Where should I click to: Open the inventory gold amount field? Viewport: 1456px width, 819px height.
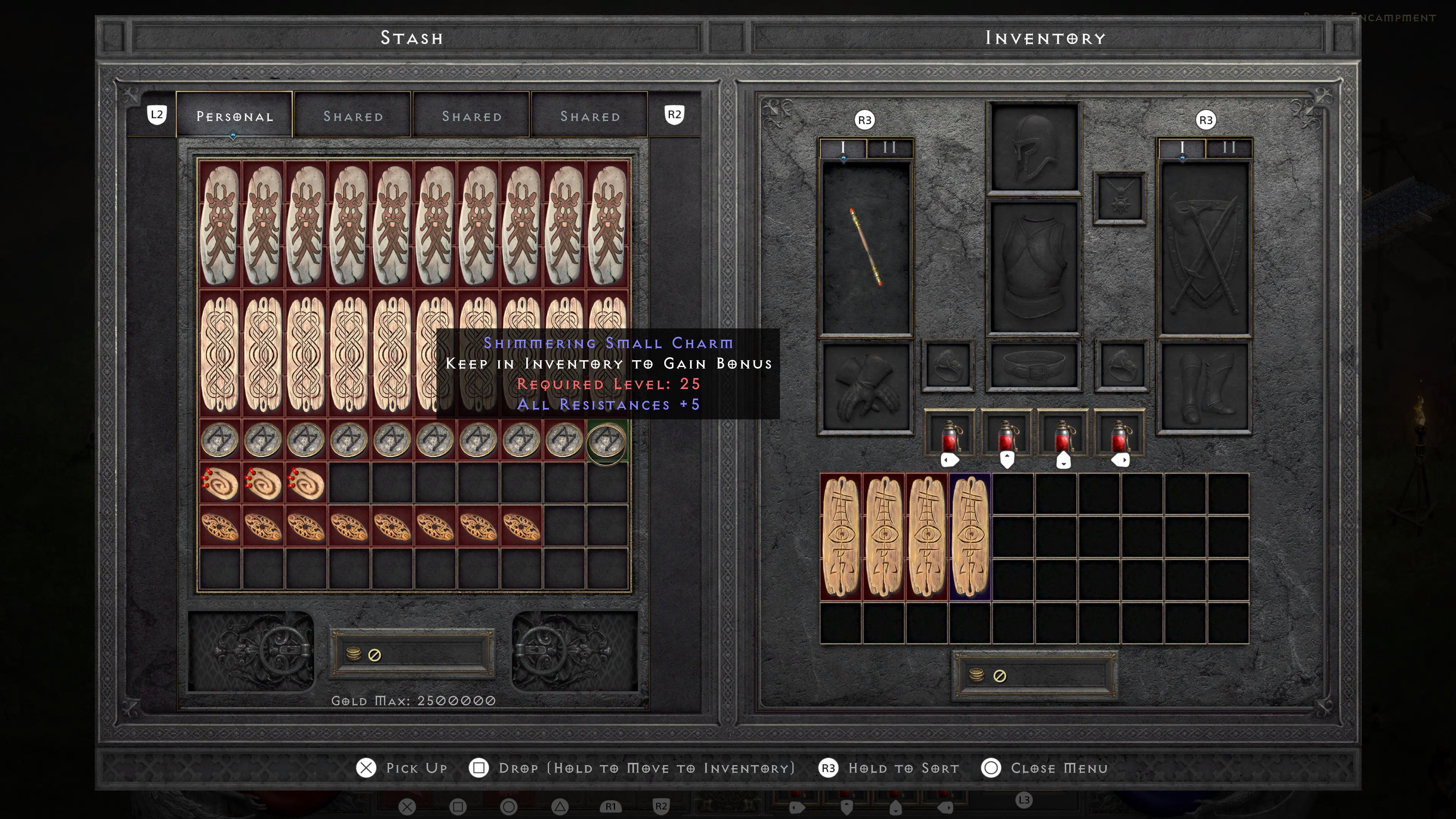tap(1034, 675)
